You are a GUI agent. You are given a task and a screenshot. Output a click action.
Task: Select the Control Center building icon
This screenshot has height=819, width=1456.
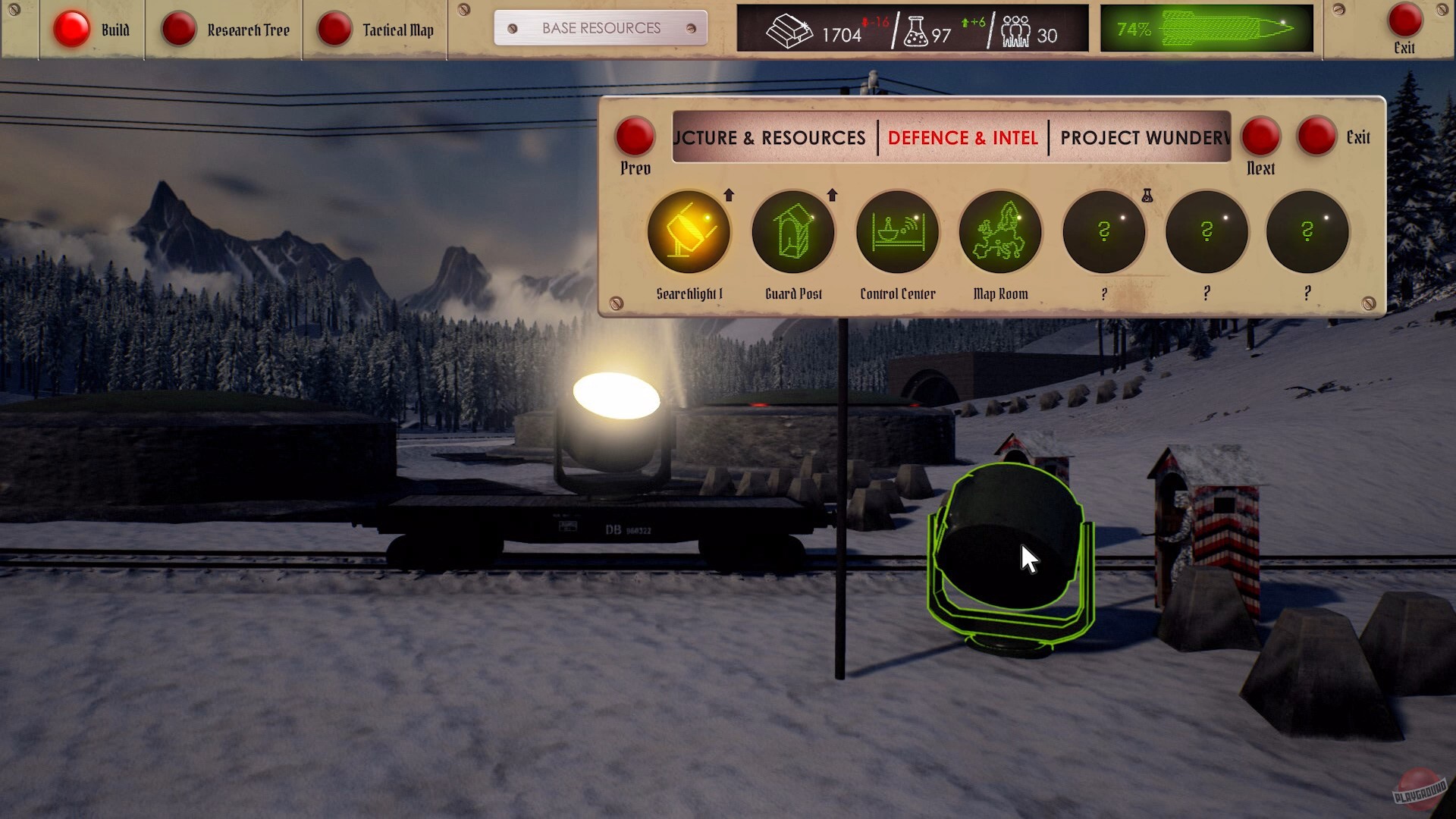pos(897,231)
